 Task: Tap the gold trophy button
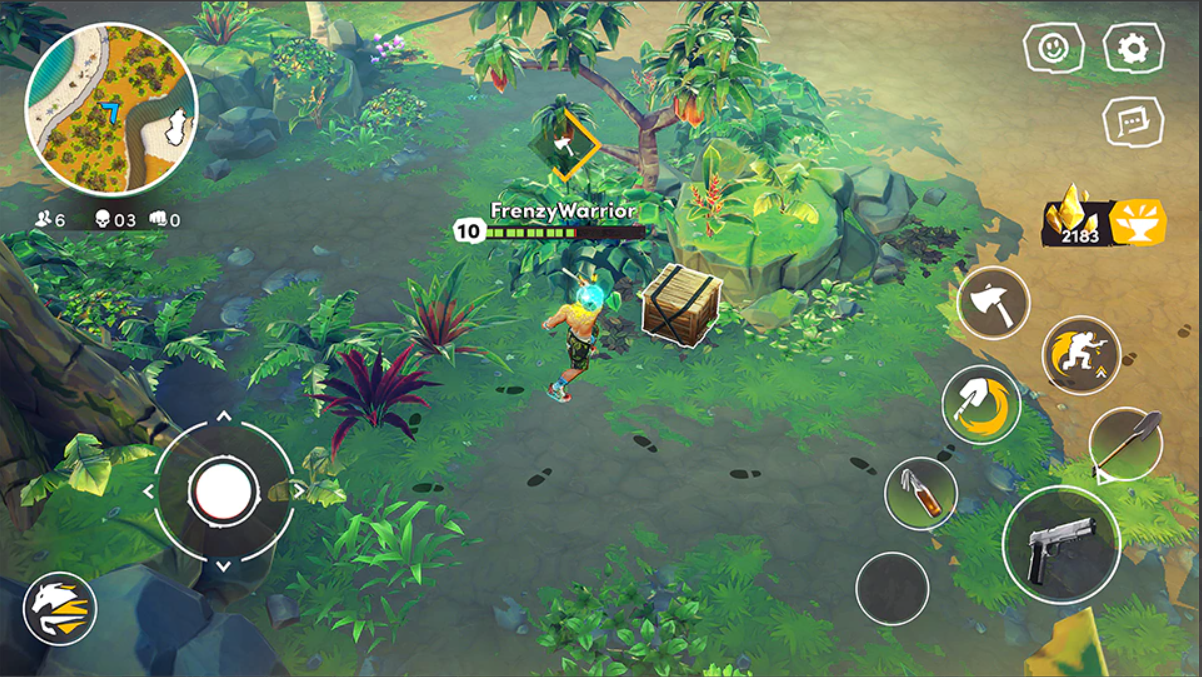click(x=1137, y=222)
